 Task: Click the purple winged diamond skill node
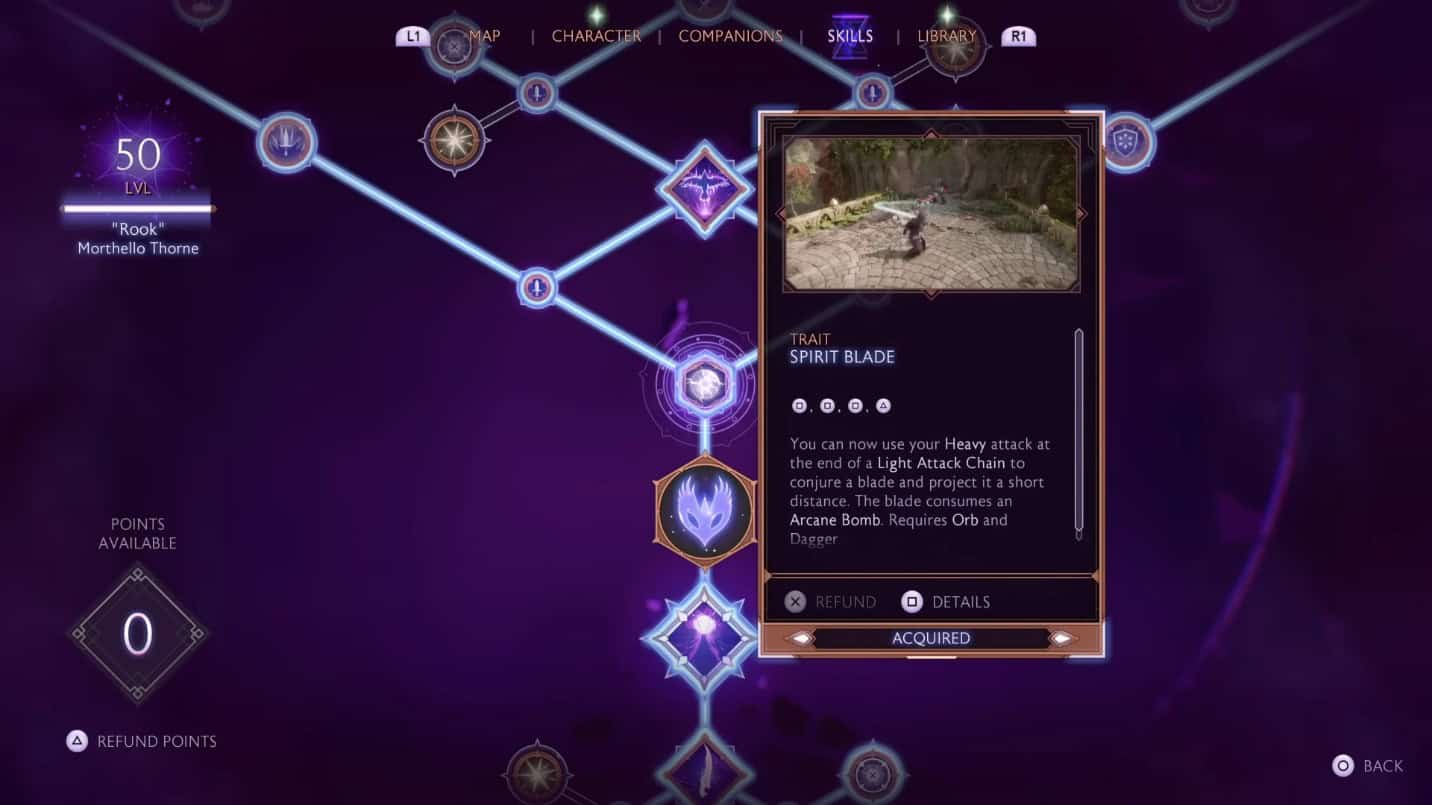click(704, 186)
